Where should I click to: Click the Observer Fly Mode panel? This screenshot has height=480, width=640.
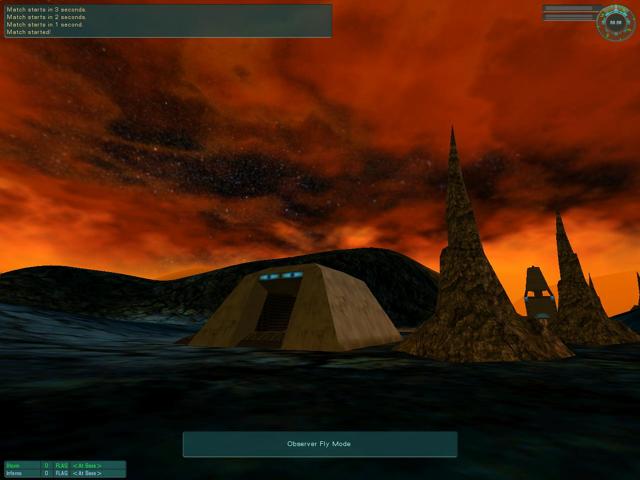click(x=319, y=444)
